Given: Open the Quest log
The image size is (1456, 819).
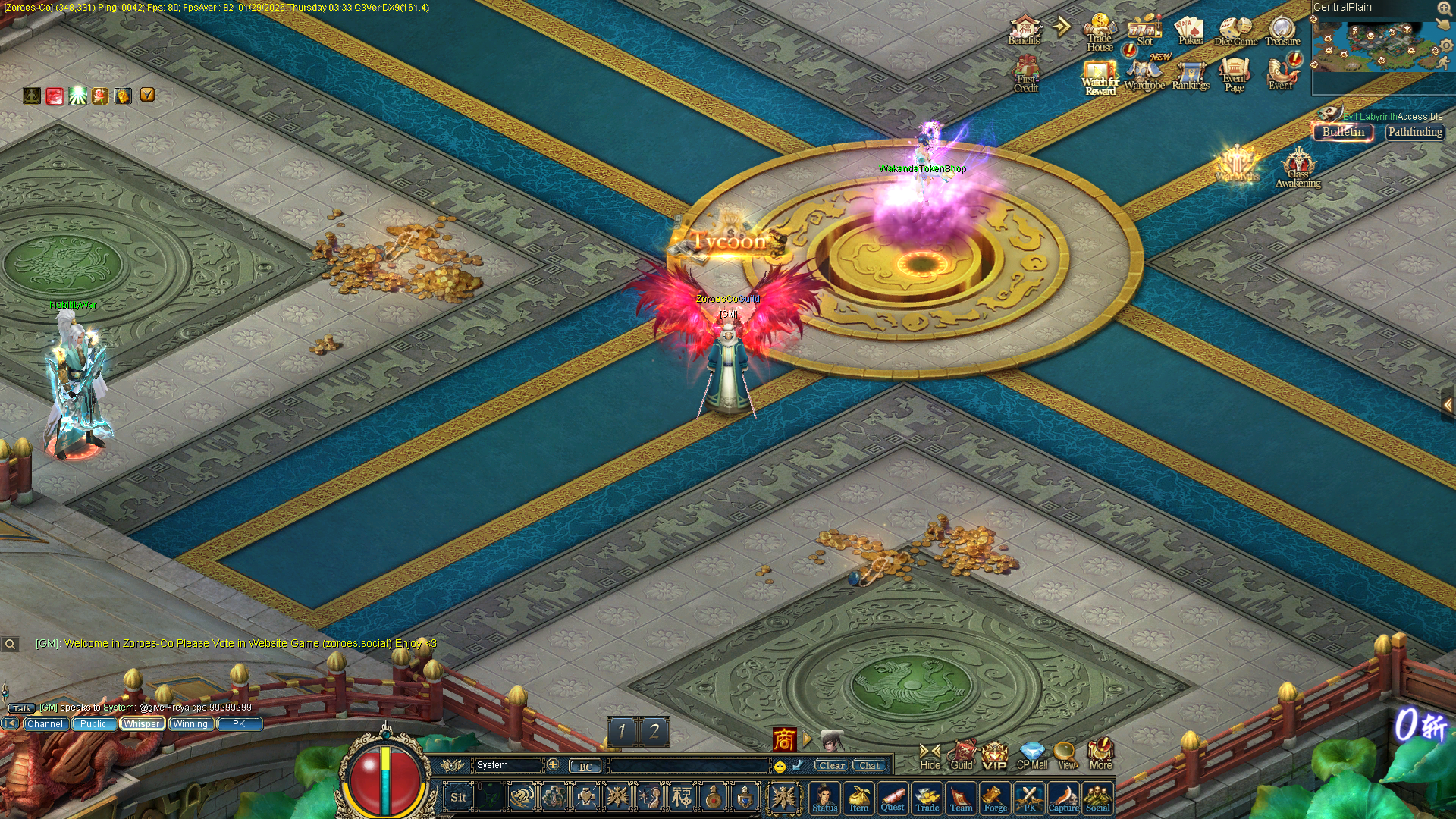Looking at the screenshot, I should coord(893,799).
